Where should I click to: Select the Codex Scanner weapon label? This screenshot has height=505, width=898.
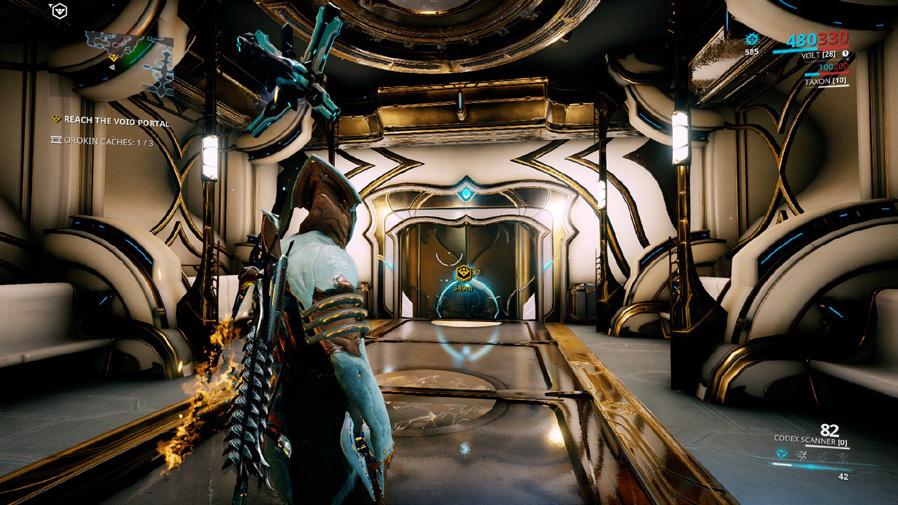tap(810, 438)
